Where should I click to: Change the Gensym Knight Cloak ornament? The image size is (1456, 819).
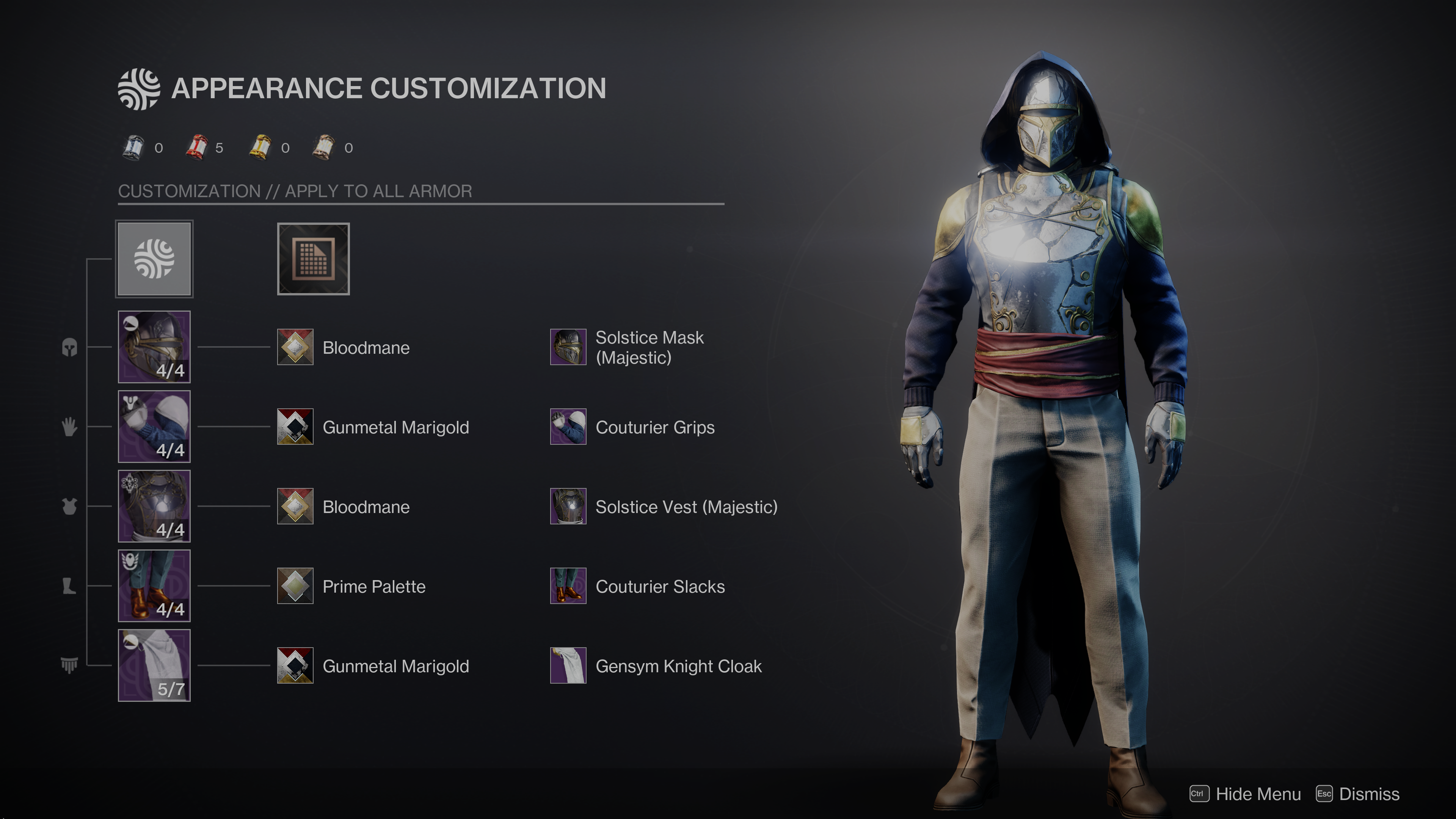(x=568, y=666)
